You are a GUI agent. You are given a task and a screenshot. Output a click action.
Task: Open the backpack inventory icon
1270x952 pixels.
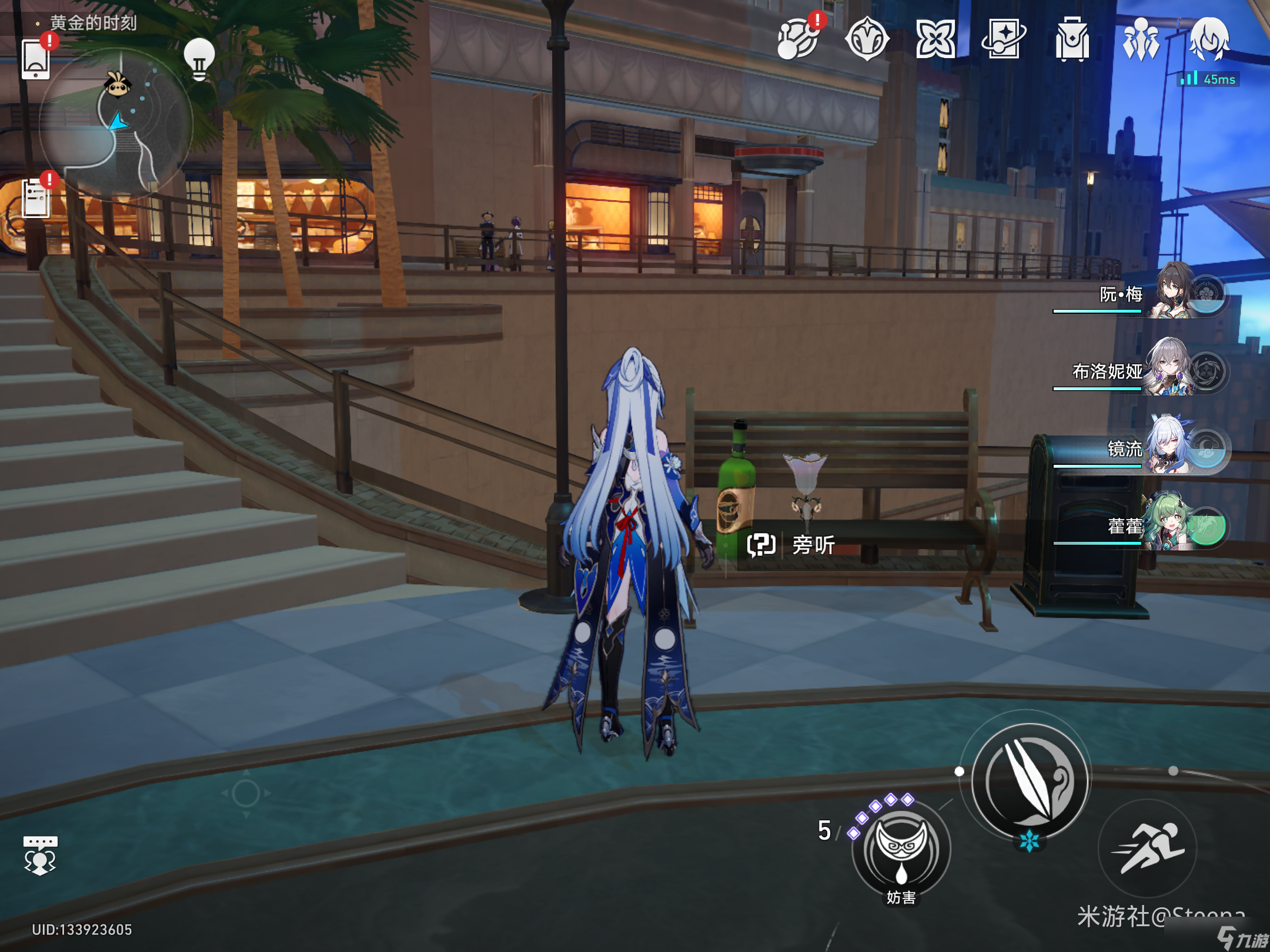click(1072, 39)
